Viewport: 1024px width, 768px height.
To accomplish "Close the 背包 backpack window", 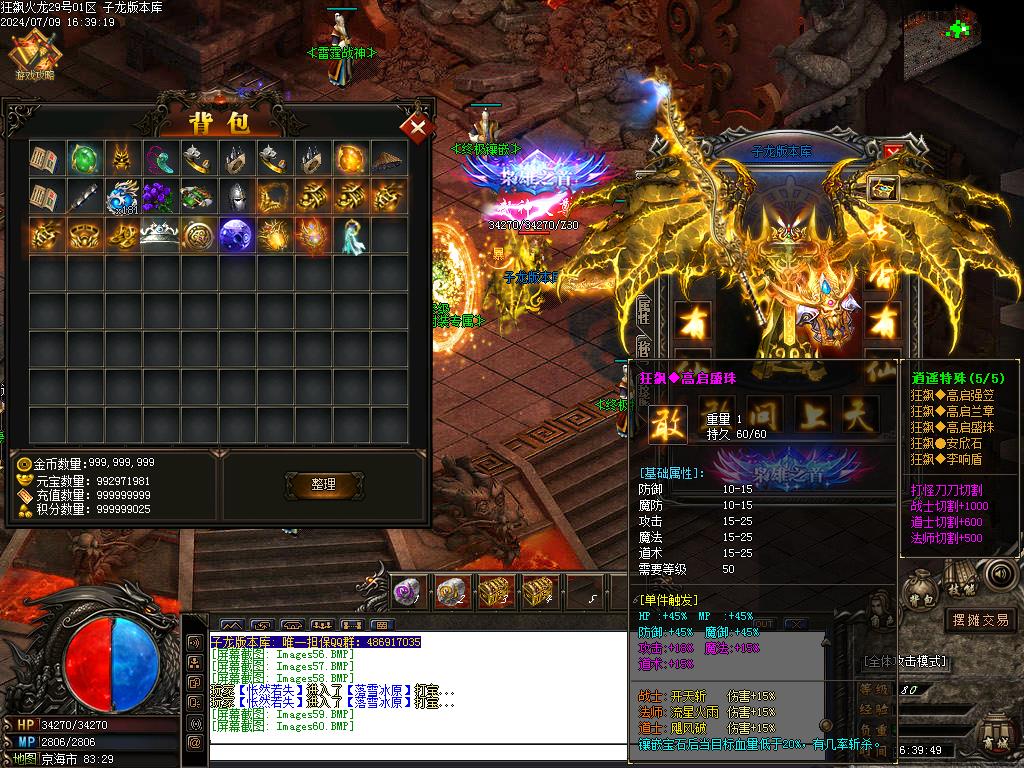I will coord(416,127).
